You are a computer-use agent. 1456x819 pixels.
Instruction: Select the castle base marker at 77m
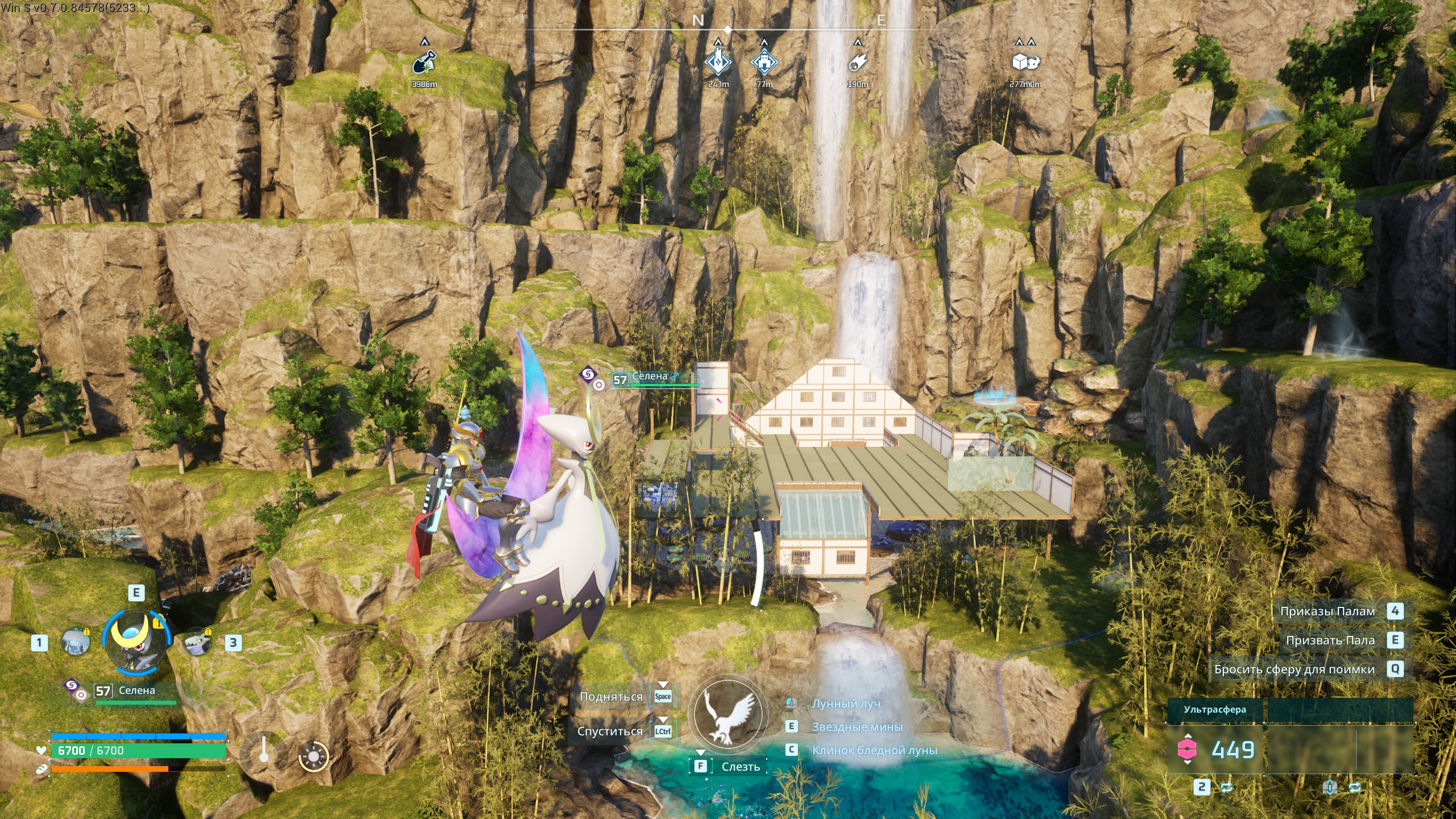(x=764, y=63)
